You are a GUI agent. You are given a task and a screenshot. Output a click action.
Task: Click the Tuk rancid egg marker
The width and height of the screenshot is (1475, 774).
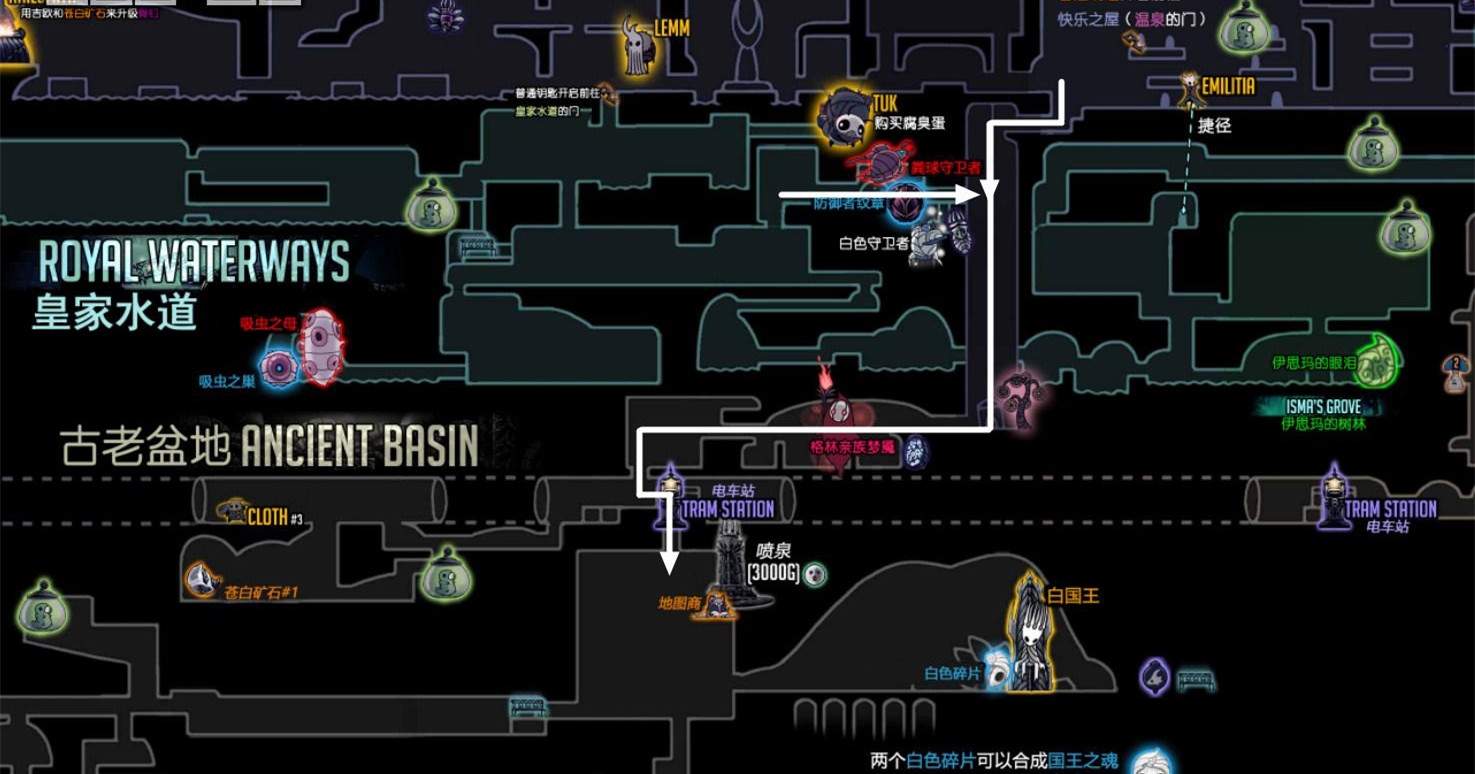(845, 118)
